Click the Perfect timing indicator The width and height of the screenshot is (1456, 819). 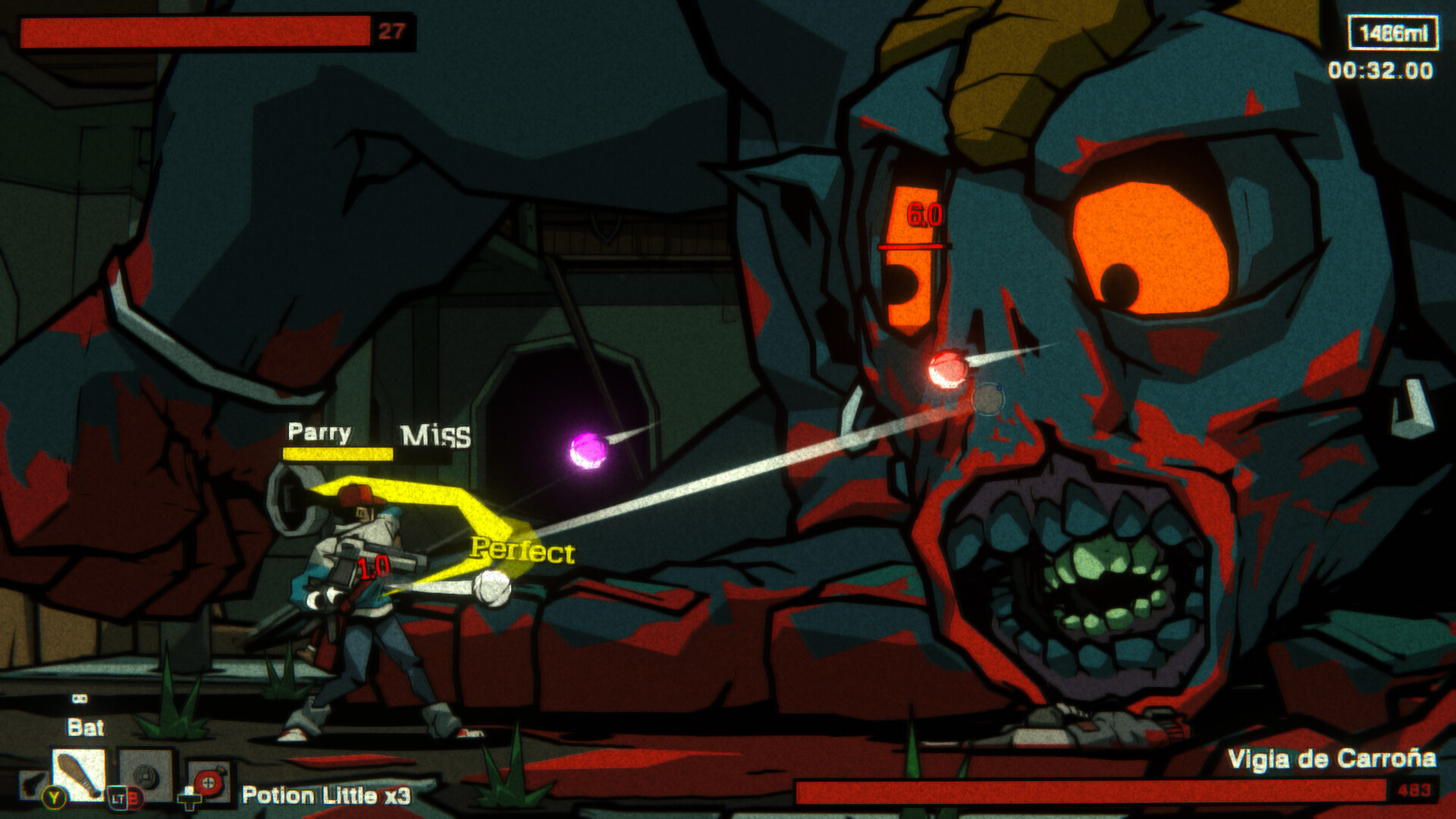click(522, 550)
